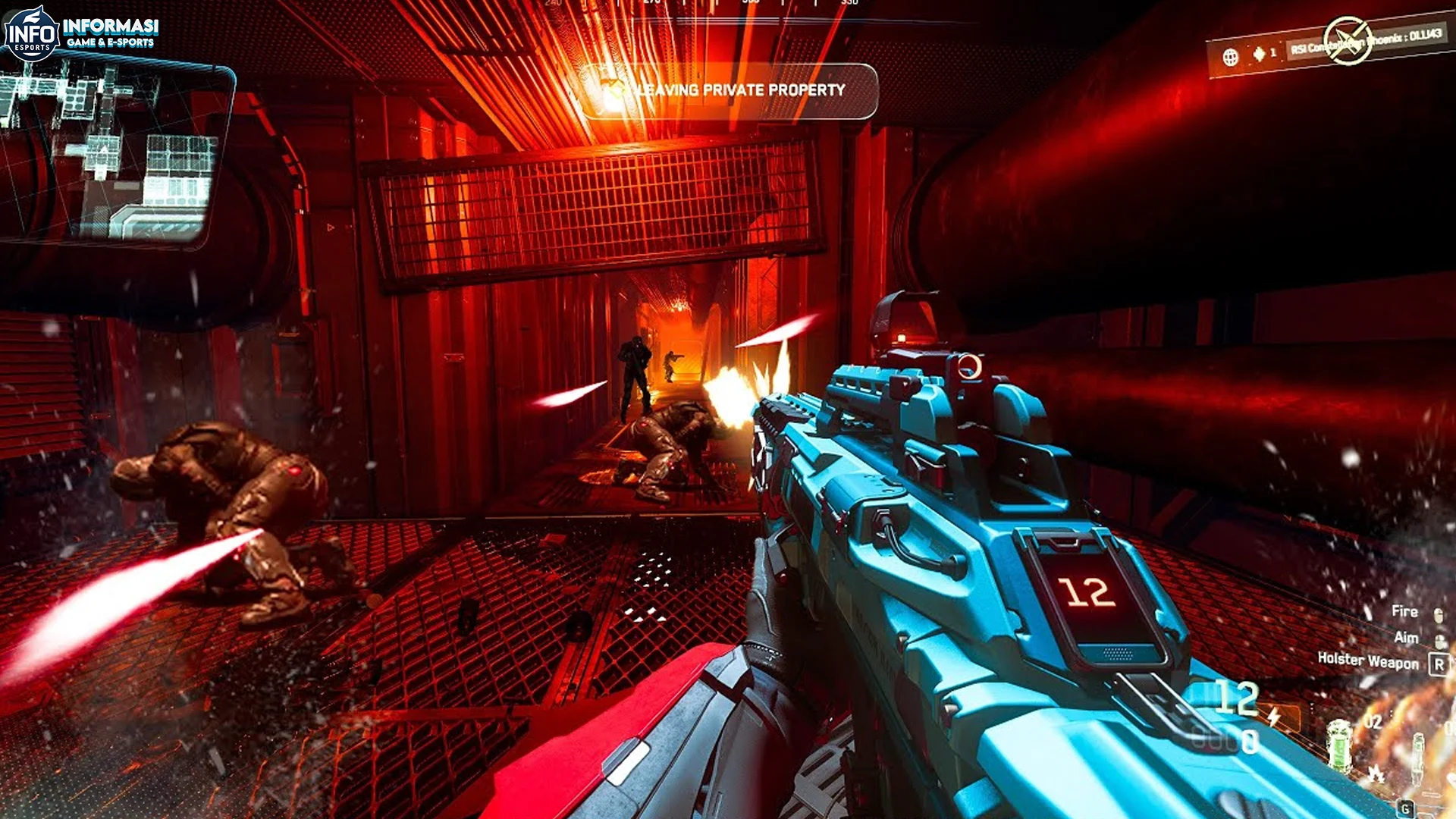
Task: Click the mouse icon next to Fire
Action: click(x=1439, y=614)
